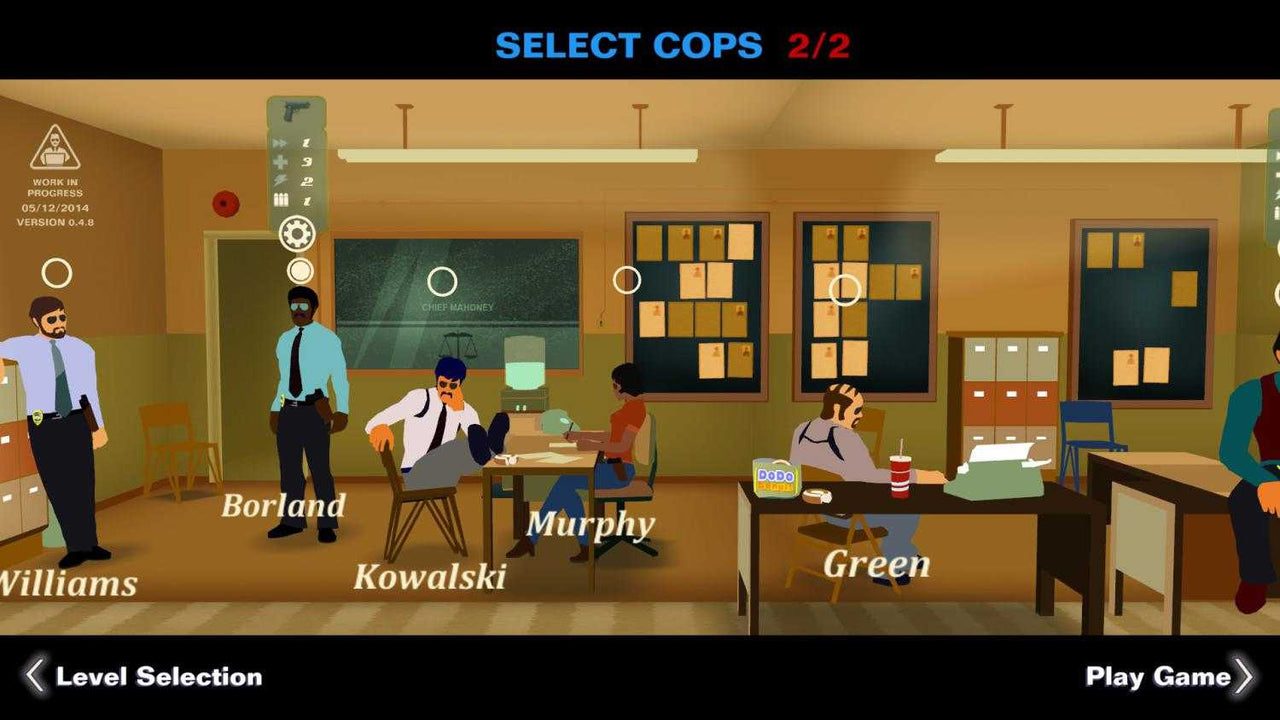The width and height of the screenshot is (1280, 720).
Task: Click the lightning bolt stat icon
Action: (x=279, y=179)
